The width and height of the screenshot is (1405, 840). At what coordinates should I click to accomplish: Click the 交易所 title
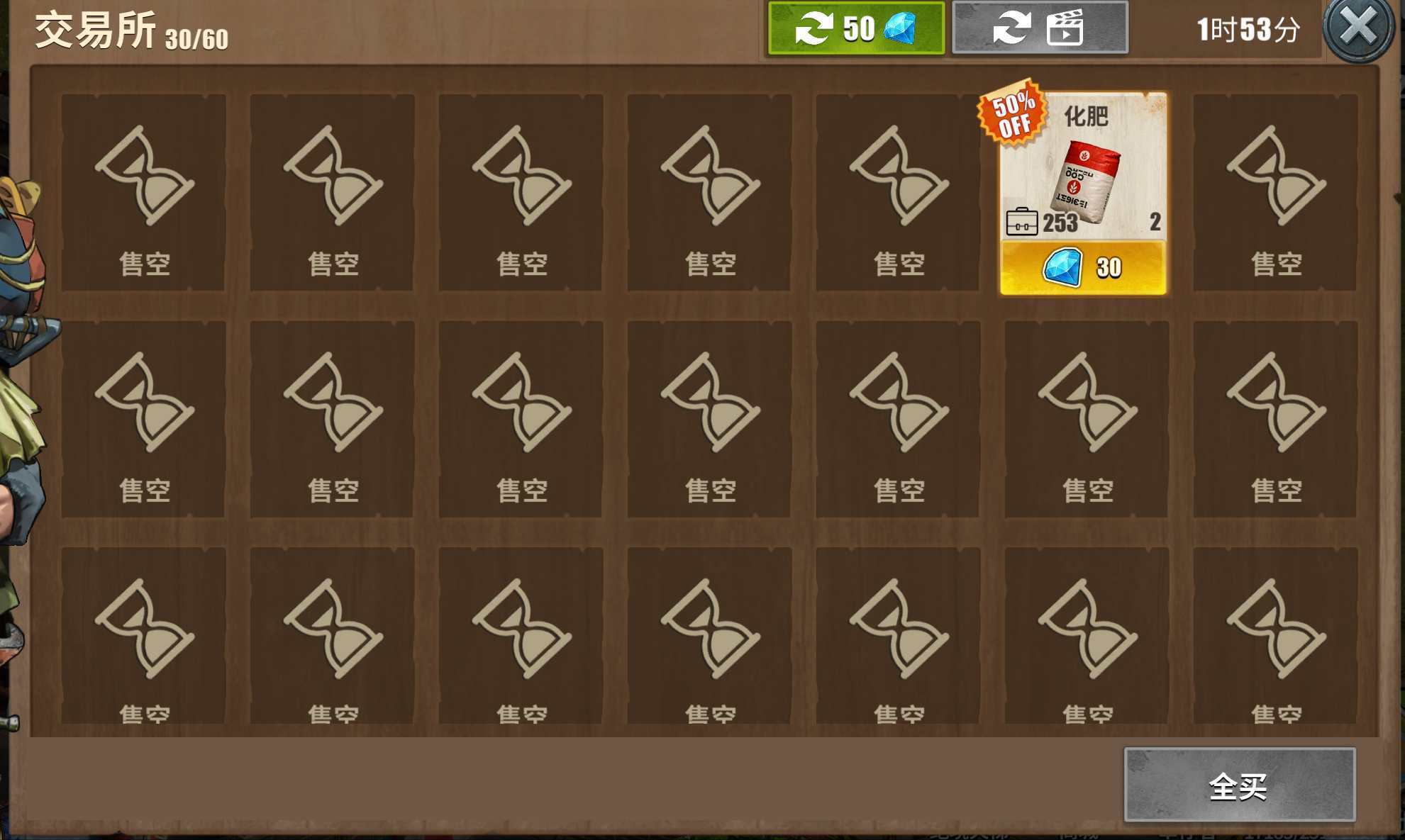click(x=92, y=27)
